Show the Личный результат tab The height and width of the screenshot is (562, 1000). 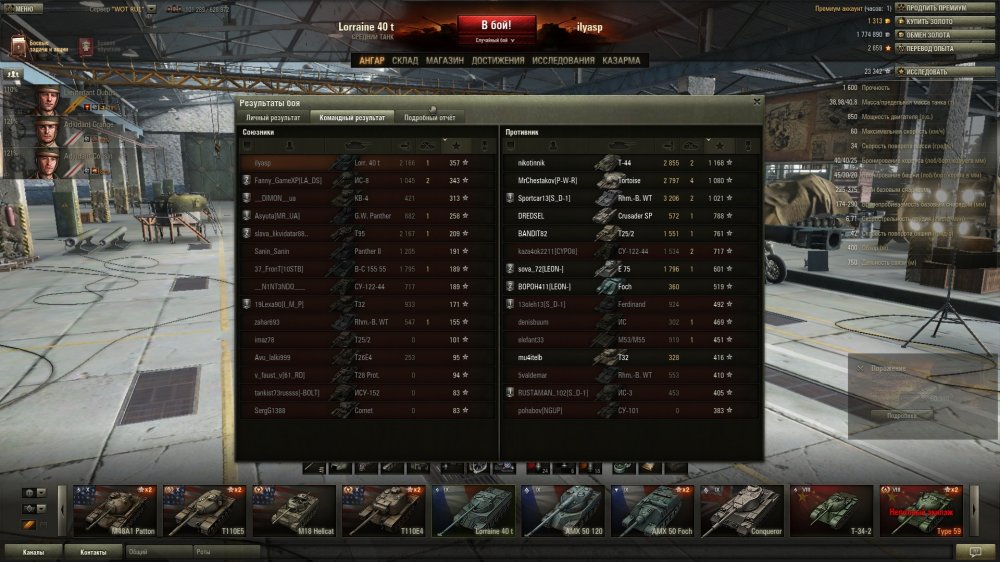click(273, 118)
